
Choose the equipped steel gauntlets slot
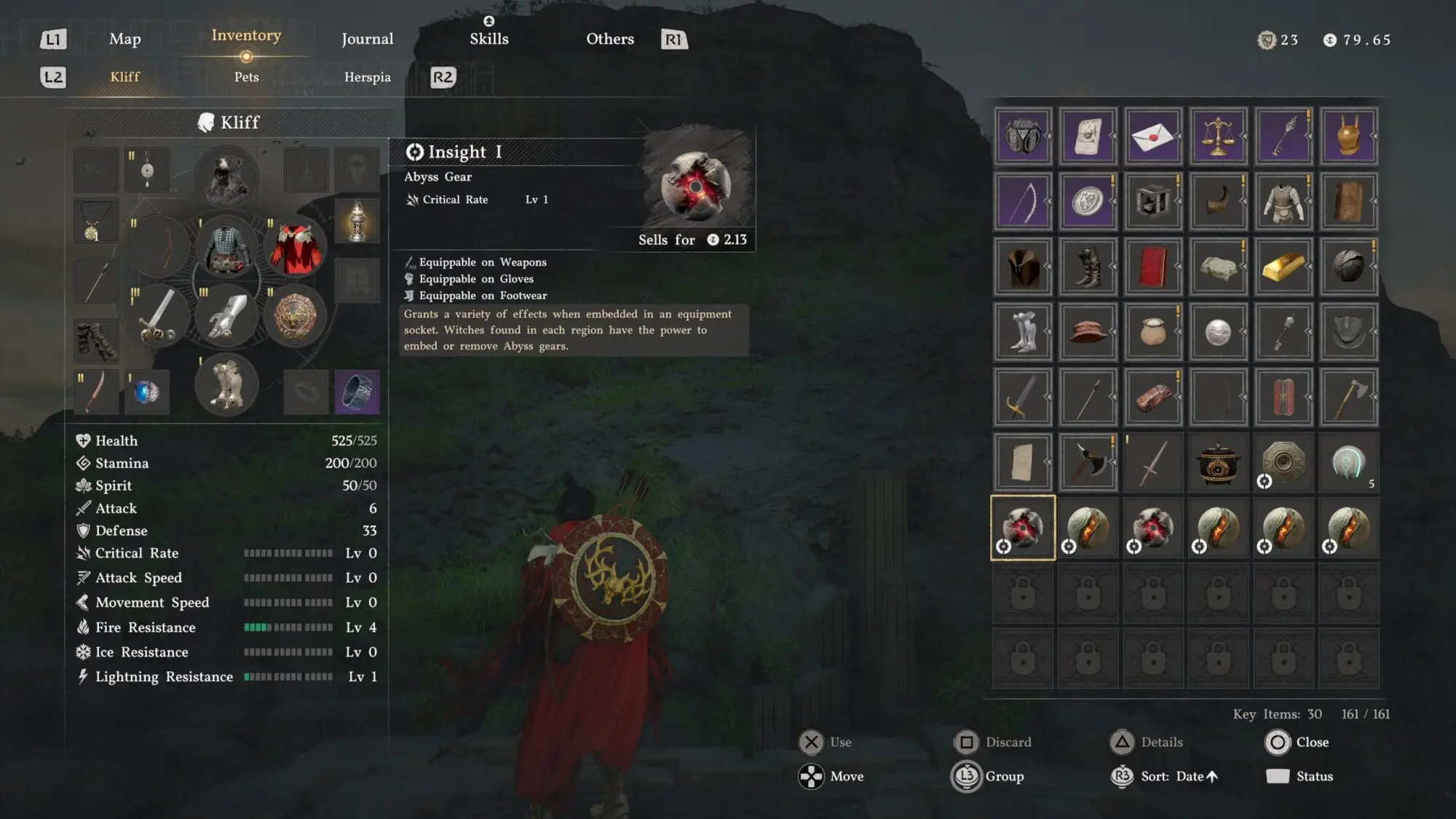coord(226,316)
